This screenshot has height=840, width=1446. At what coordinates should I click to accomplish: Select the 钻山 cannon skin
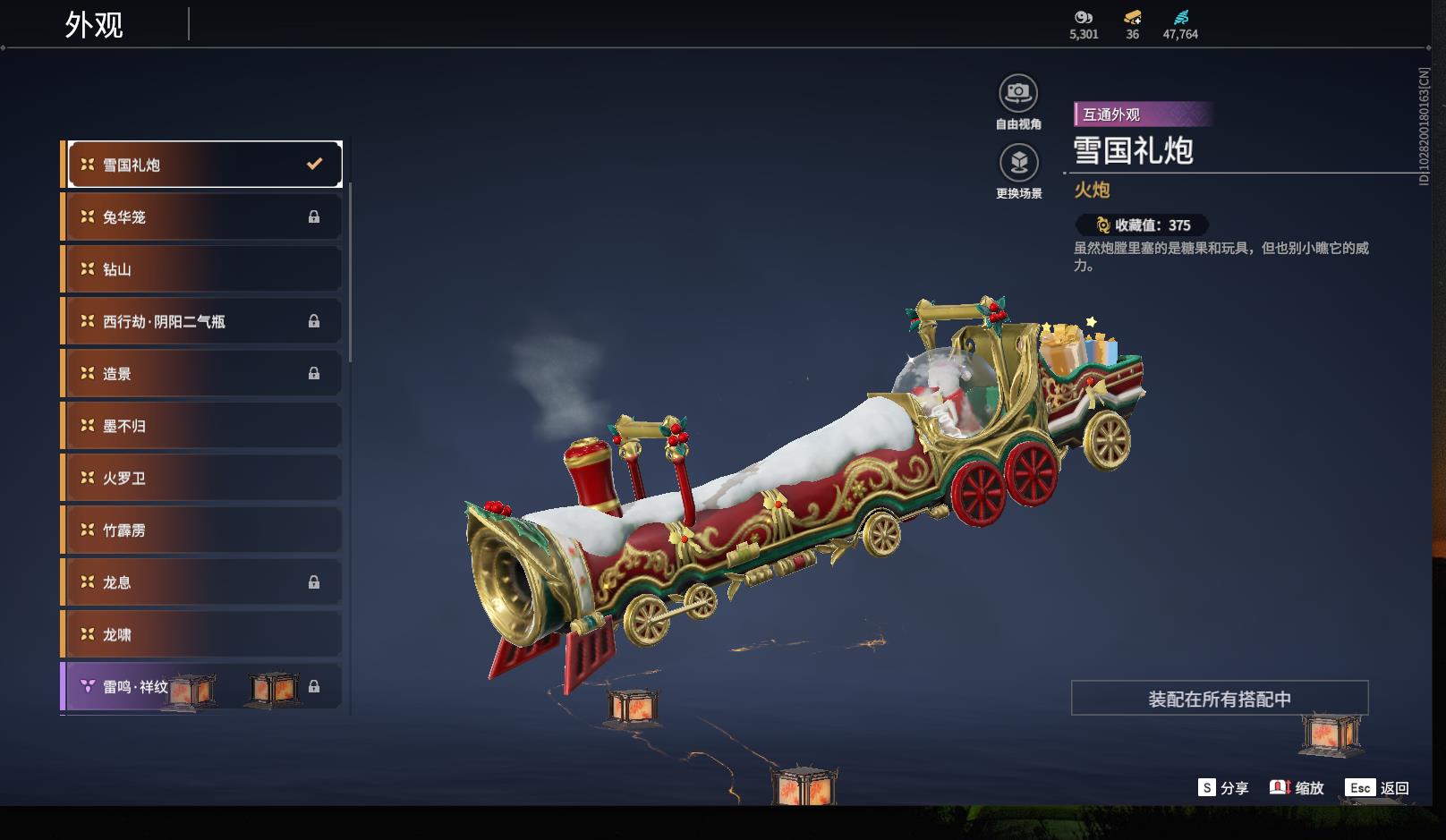[204, 269]
